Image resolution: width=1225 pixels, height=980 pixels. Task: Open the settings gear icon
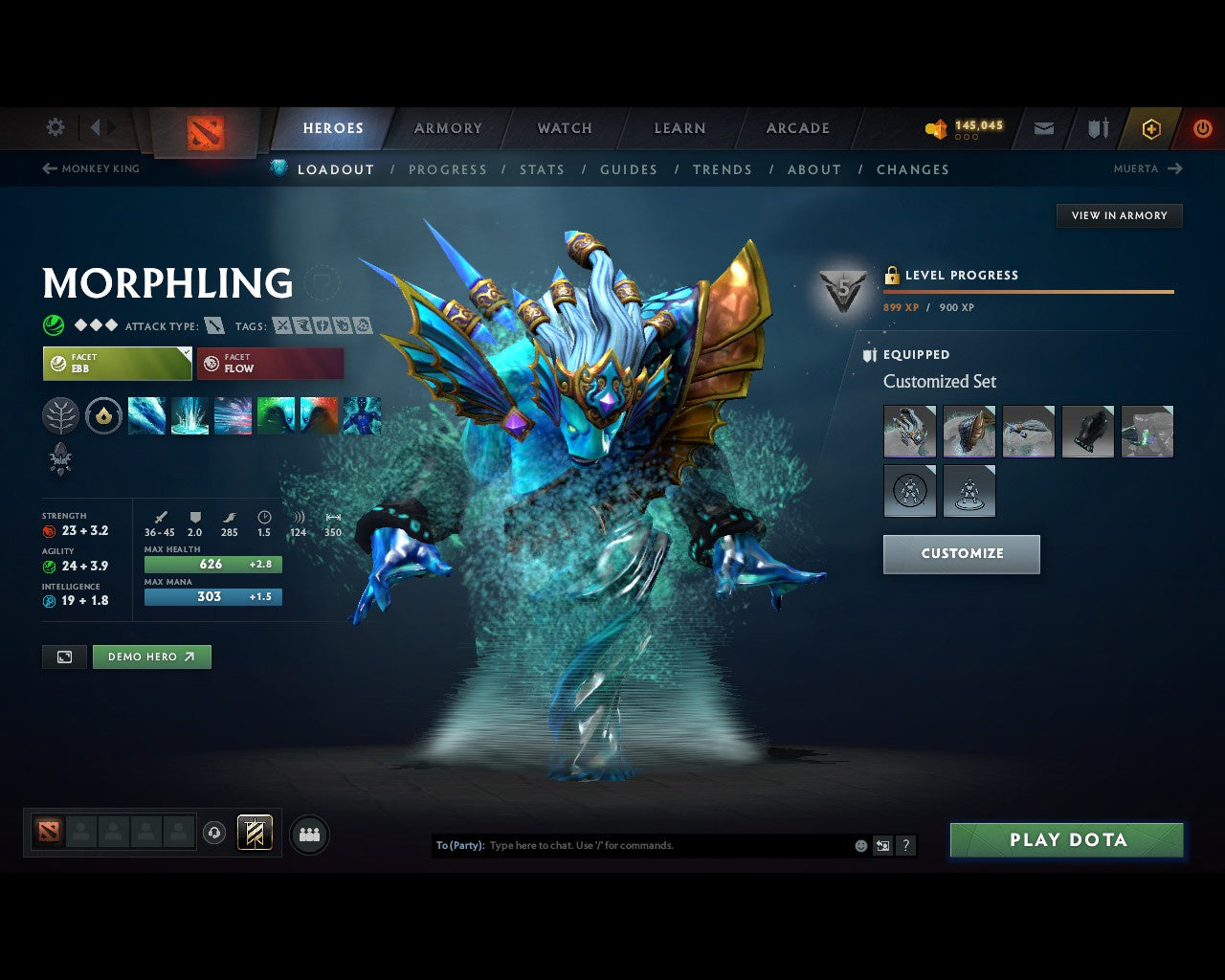[55, 127]
